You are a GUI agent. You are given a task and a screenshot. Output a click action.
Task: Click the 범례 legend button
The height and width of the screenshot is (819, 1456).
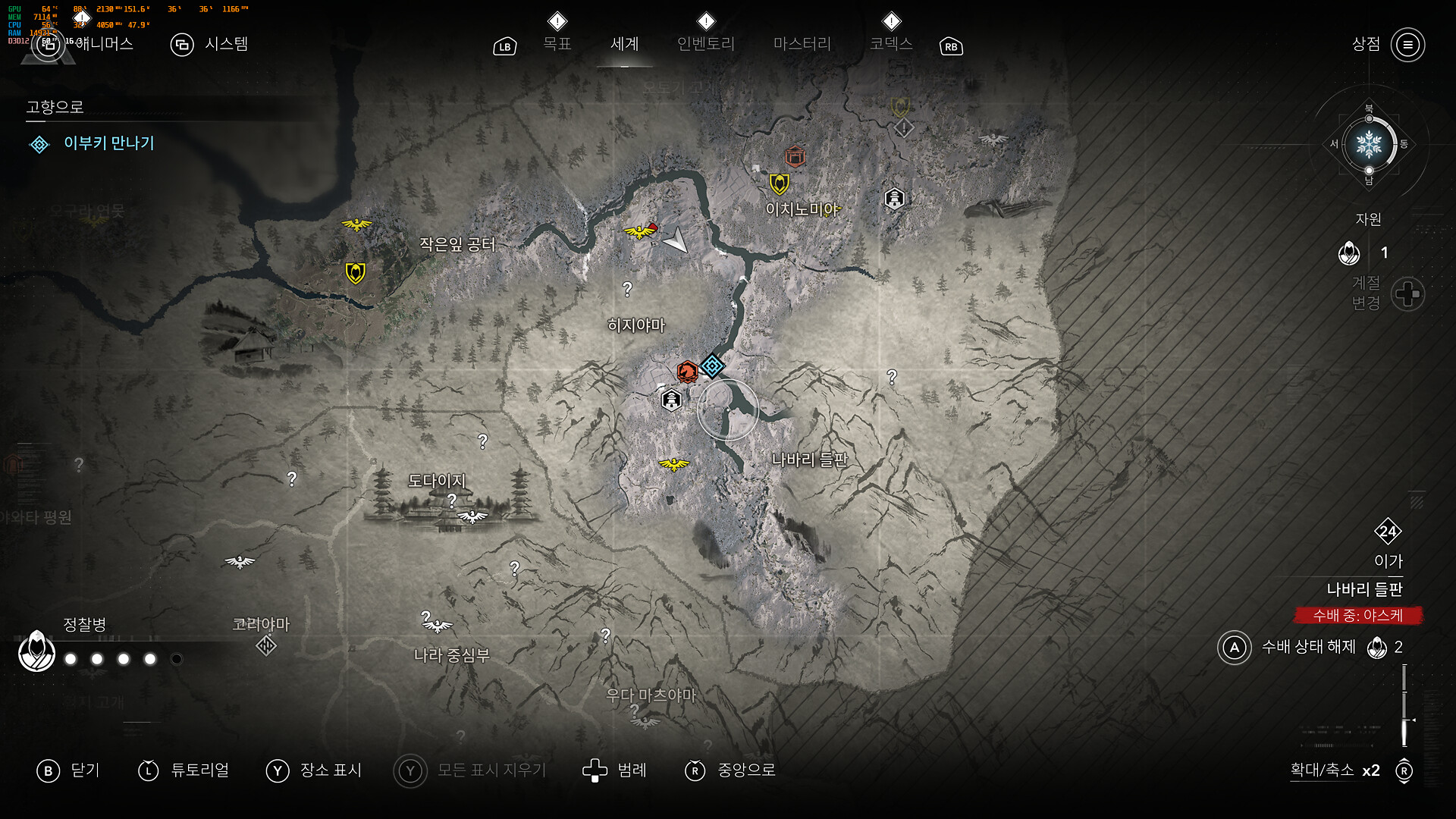point(614,770)
